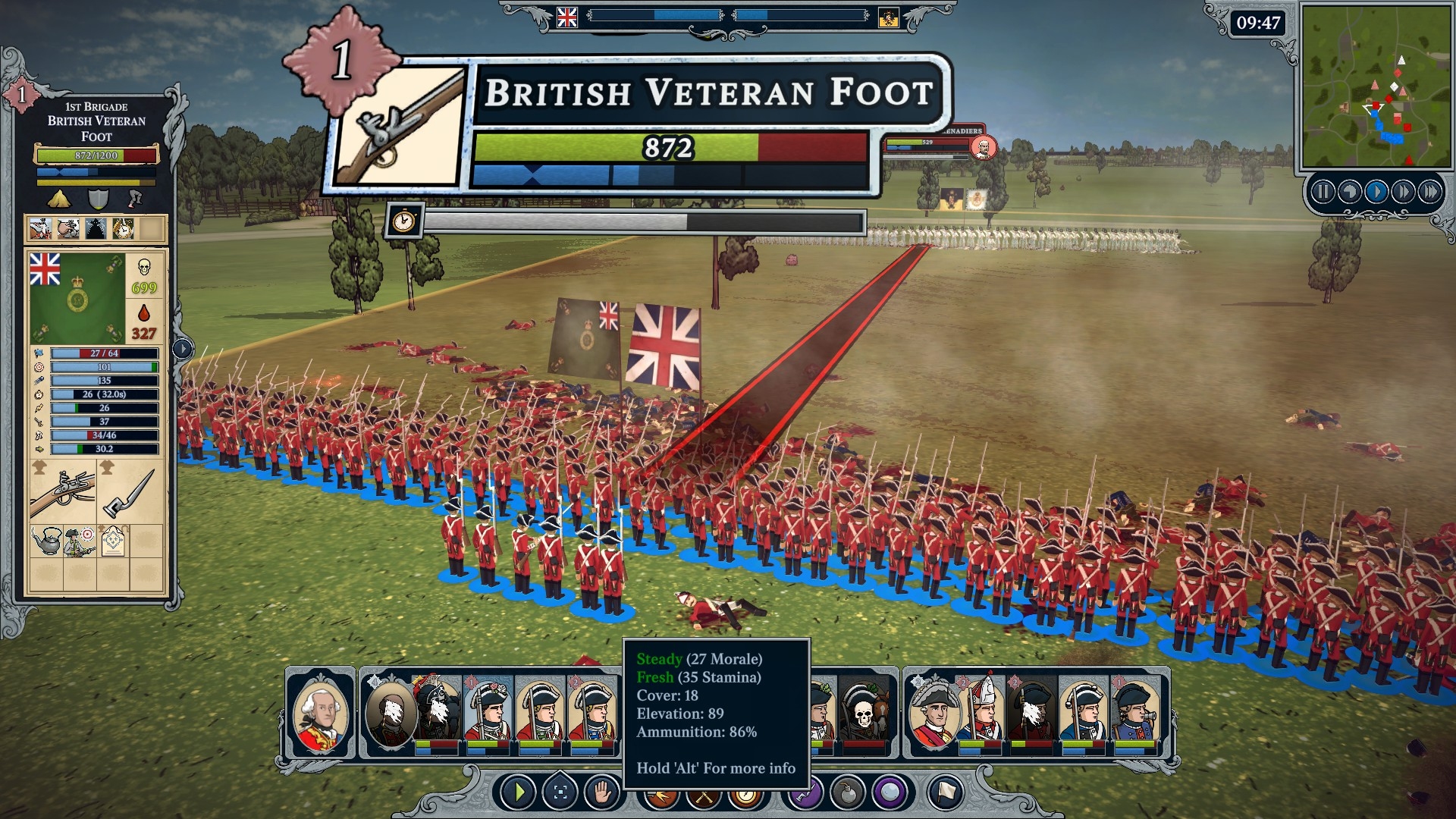Select the white mitre grenadier unit card
The height and width of the screenshot is (819, 1456).
pos(984,712)
